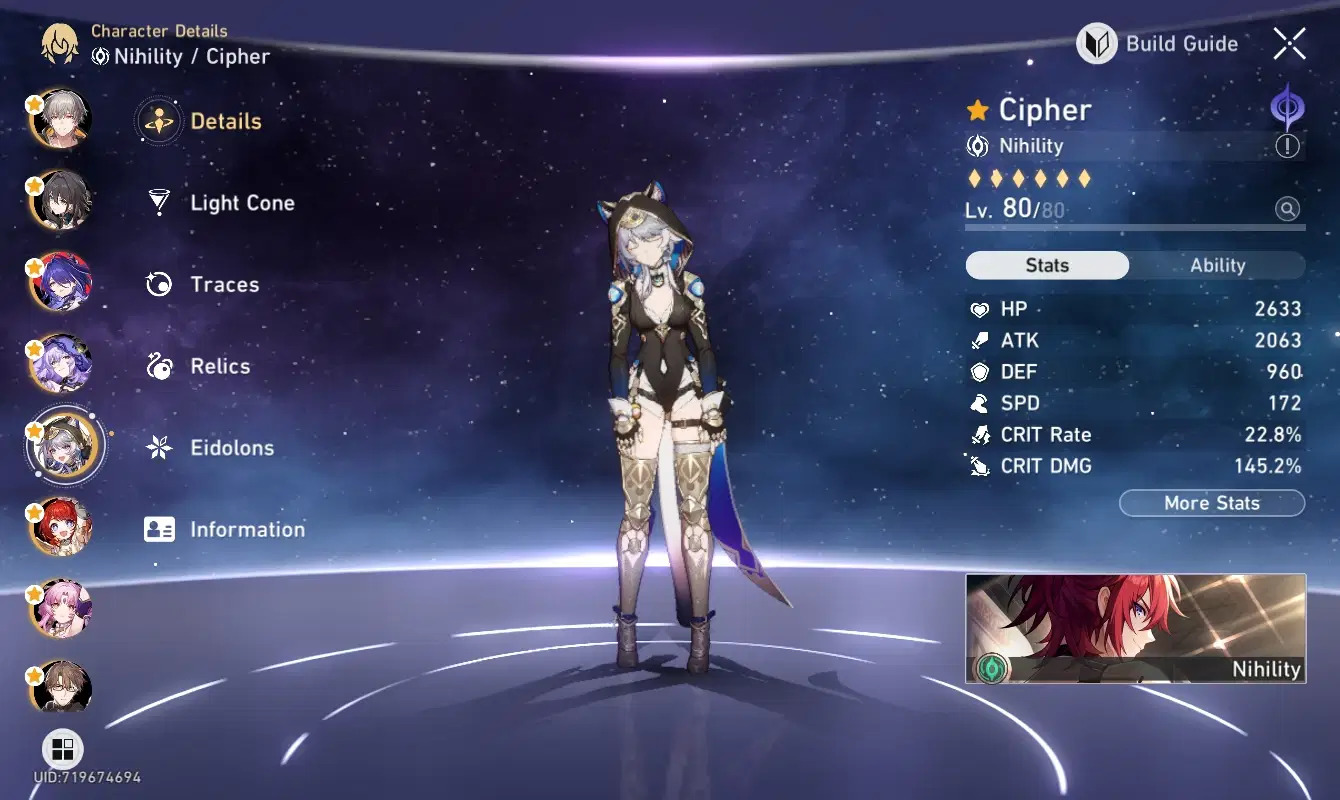Click the exclamation info icon beside Nihility

(1287, 147)
